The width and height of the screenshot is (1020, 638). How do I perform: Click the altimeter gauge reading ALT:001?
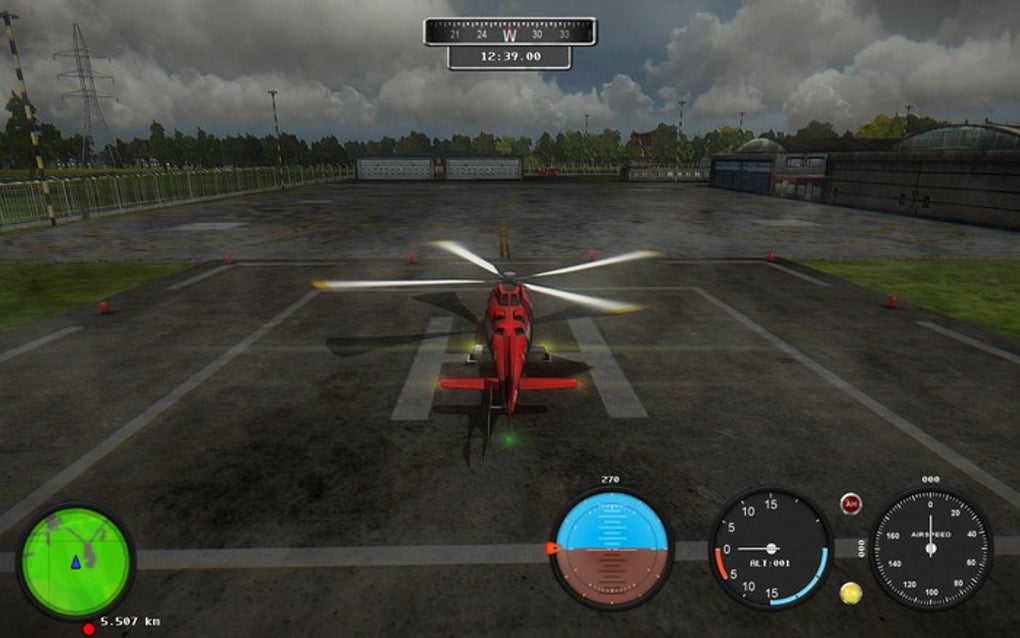(x=771, y=548)
